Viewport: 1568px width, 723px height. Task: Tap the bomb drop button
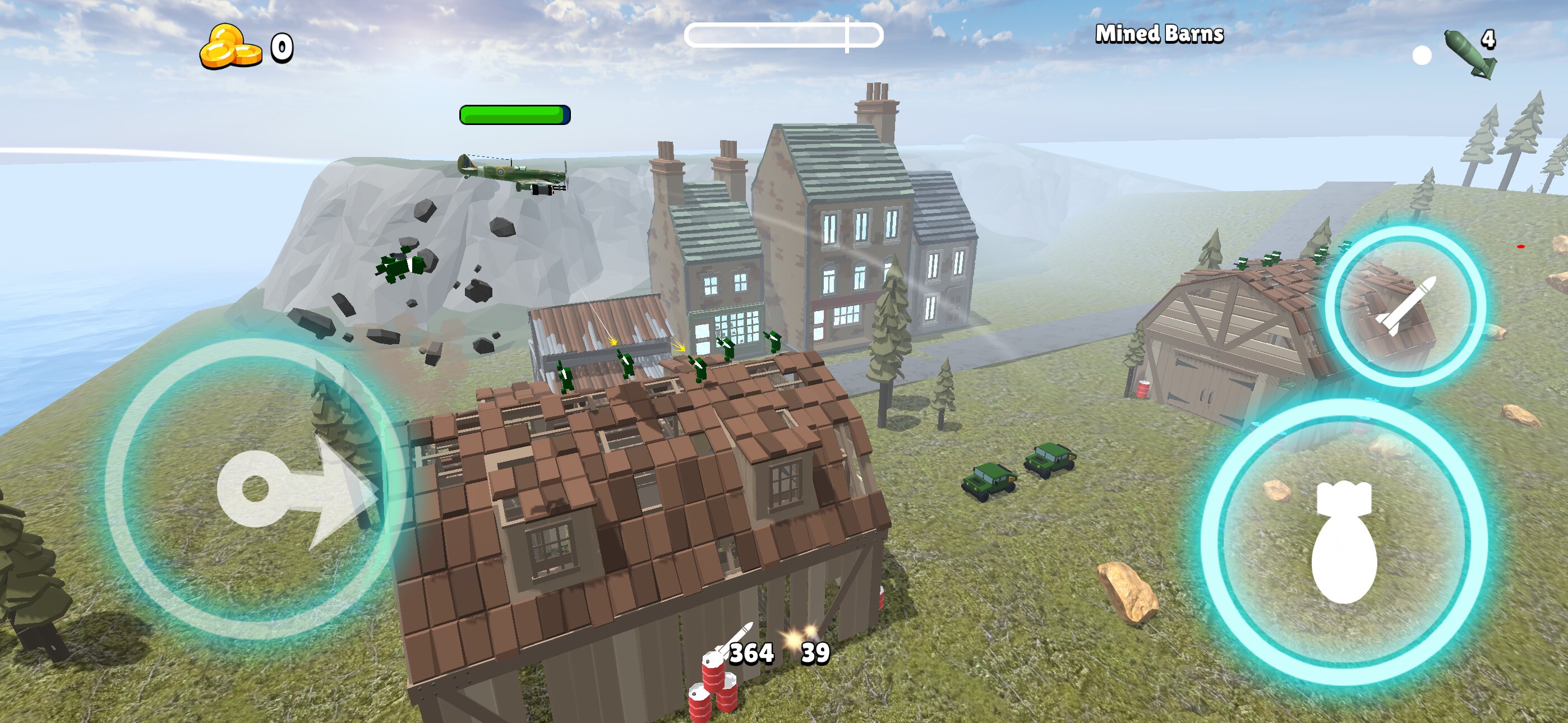(x=1344, y=543)
